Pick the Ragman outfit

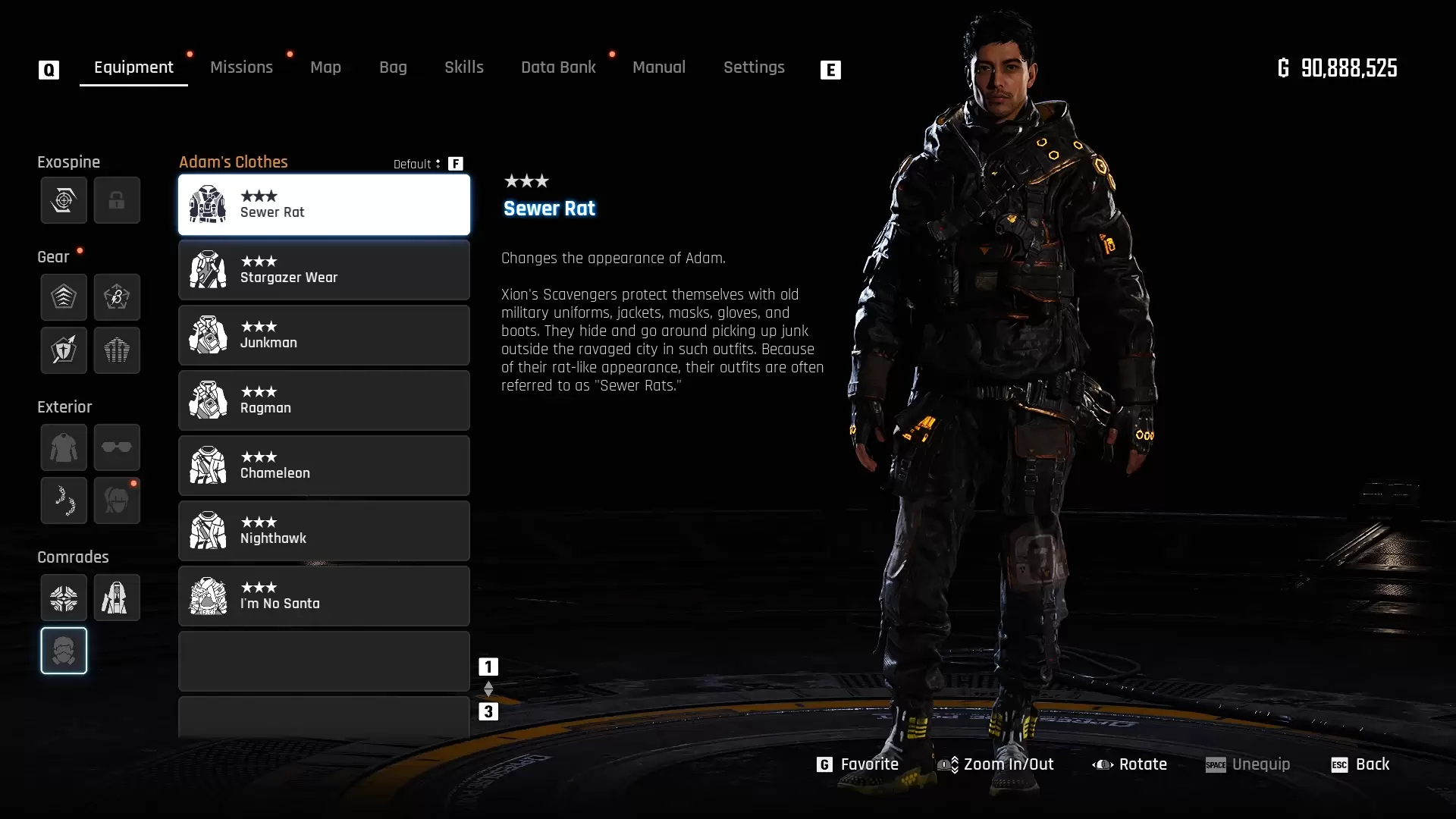(x=324, y=400)
